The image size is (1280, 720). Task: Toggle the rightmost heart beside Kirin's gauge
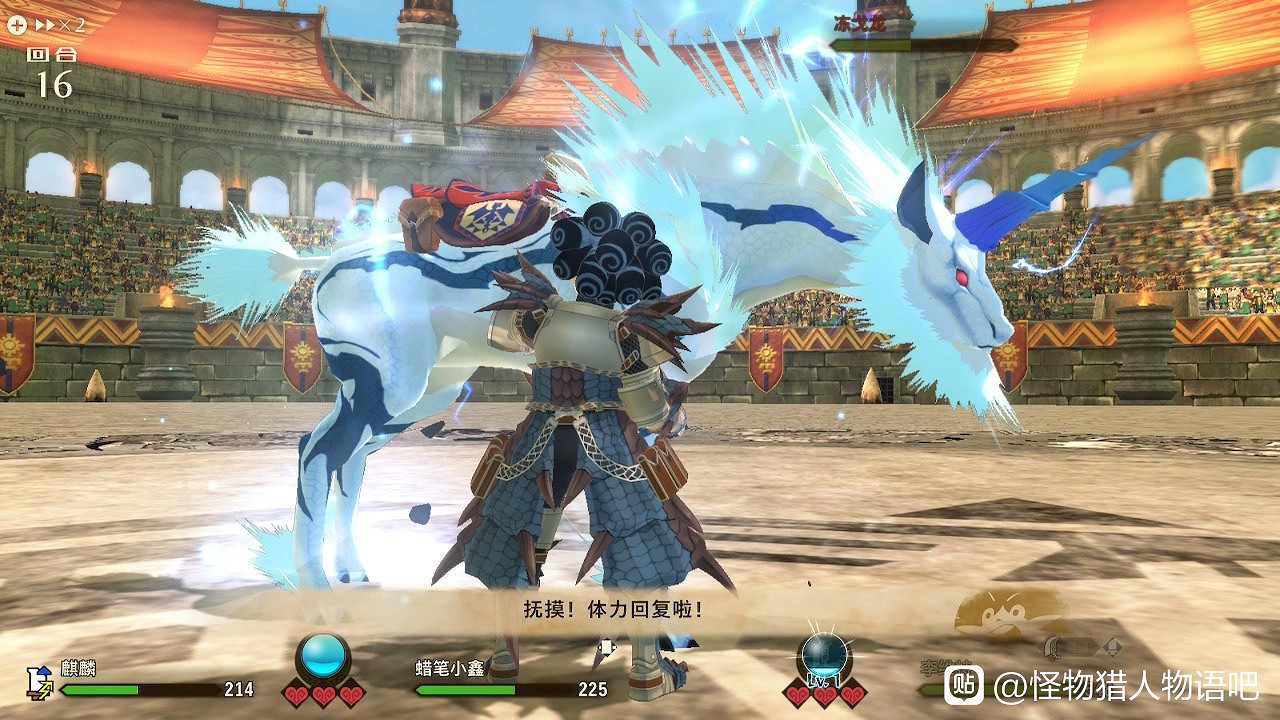pos(352,693)
